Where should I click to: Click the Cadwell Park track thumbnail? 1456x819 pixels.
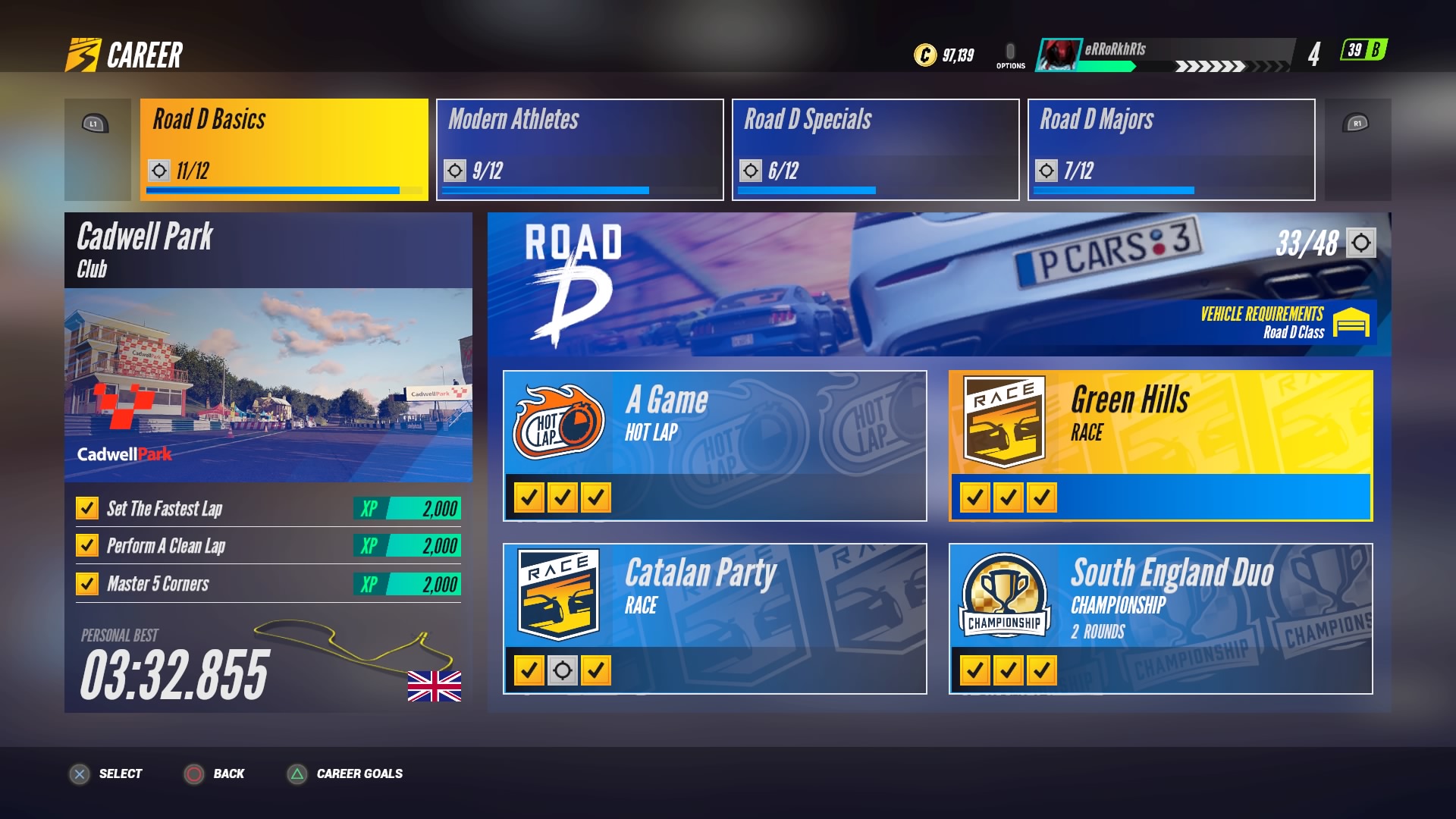point(268,384)
